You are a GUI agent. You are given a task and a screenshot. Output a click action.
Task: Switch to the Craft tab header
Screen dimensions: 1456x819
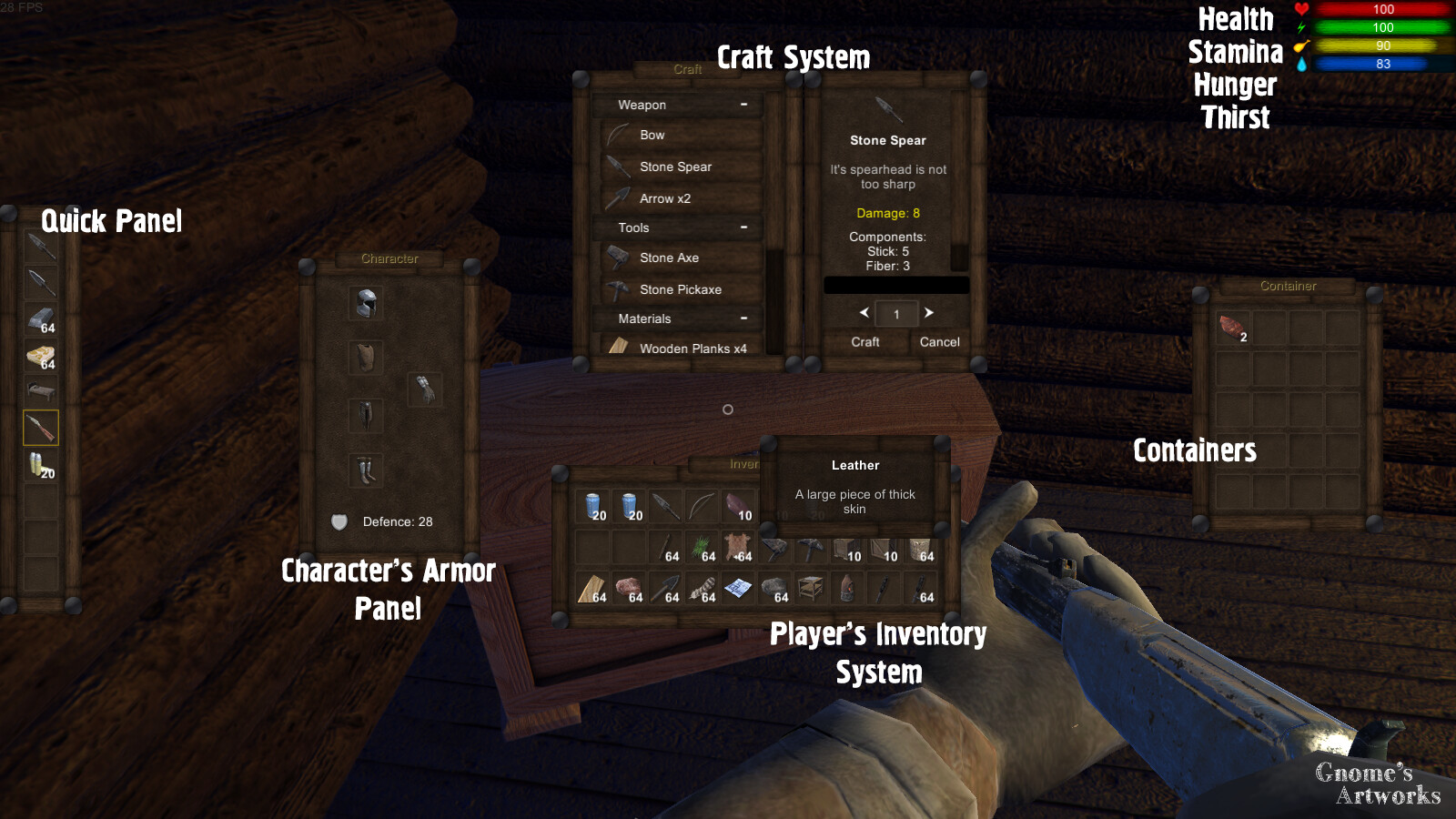686,69
